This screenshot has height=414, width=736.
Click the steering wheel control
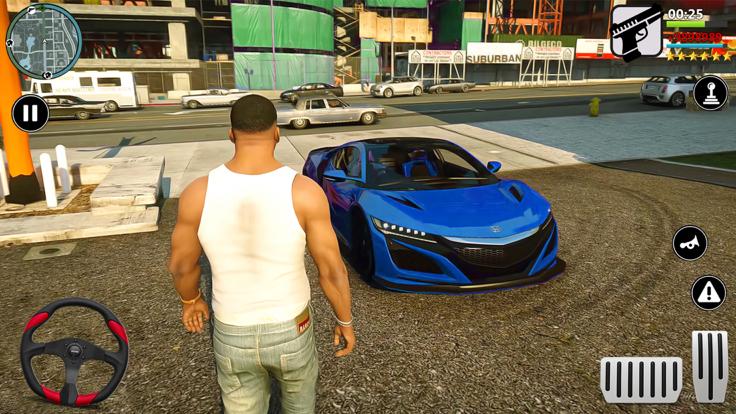click(x=74, y=351)
